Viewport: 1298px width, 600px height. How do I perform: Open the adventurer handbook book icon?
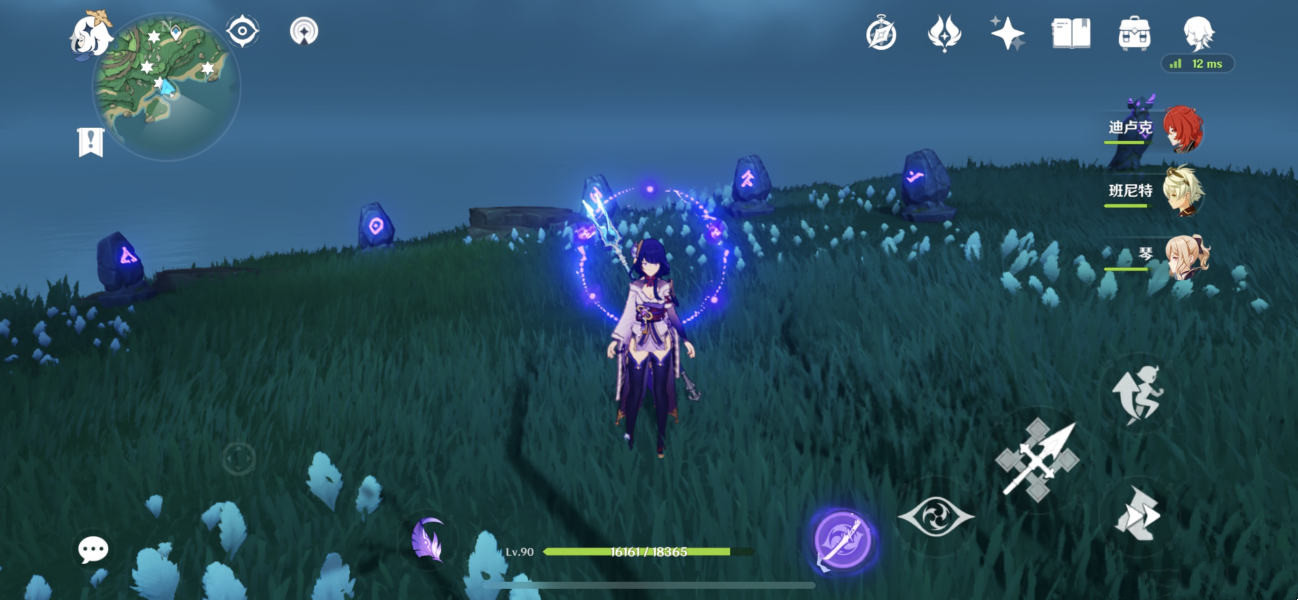[1071, 34]
